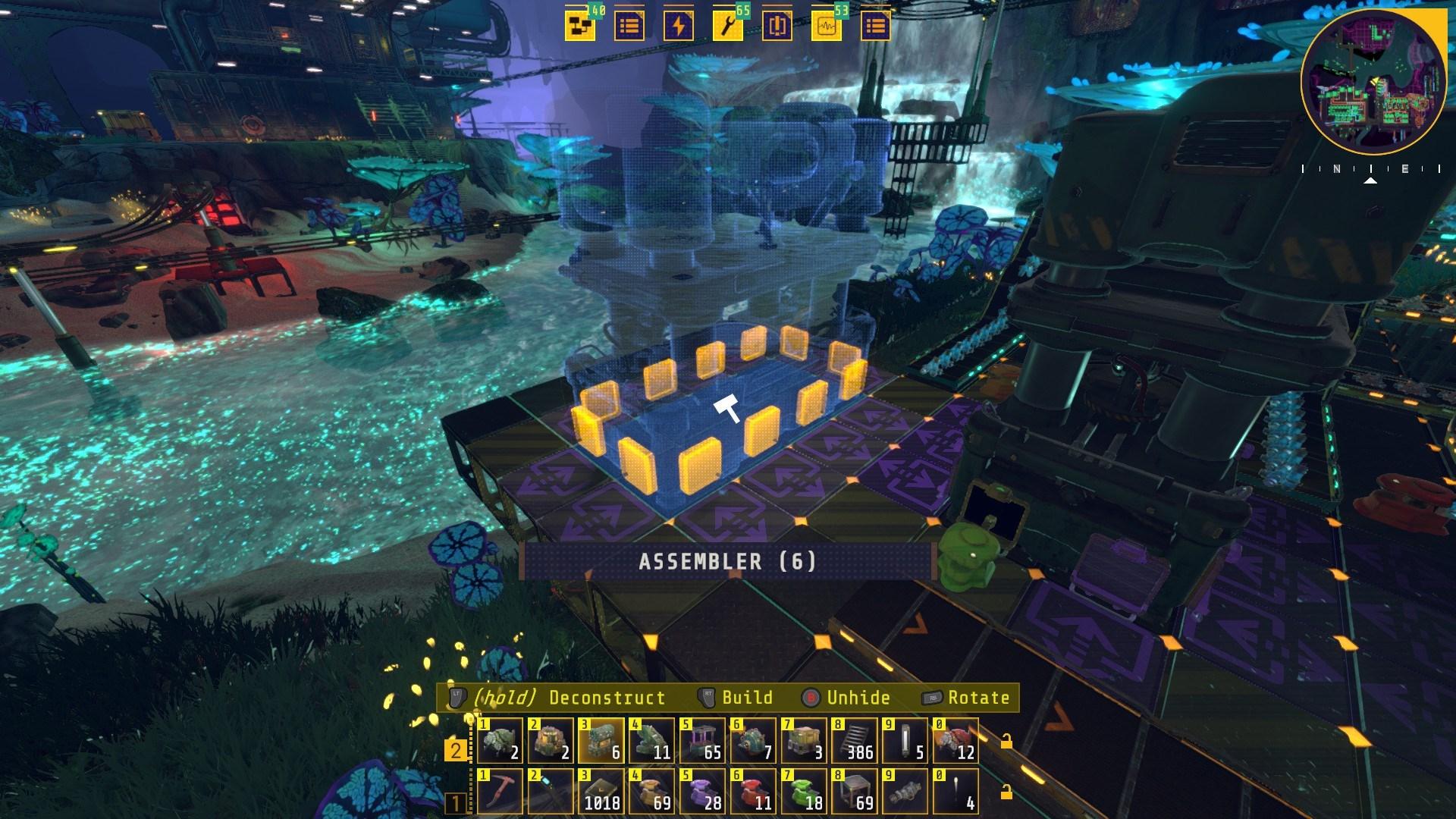Select the torch slot holding 4
Image resolution: width=1456 pixels, height=819 pixels.
(955, 791)
